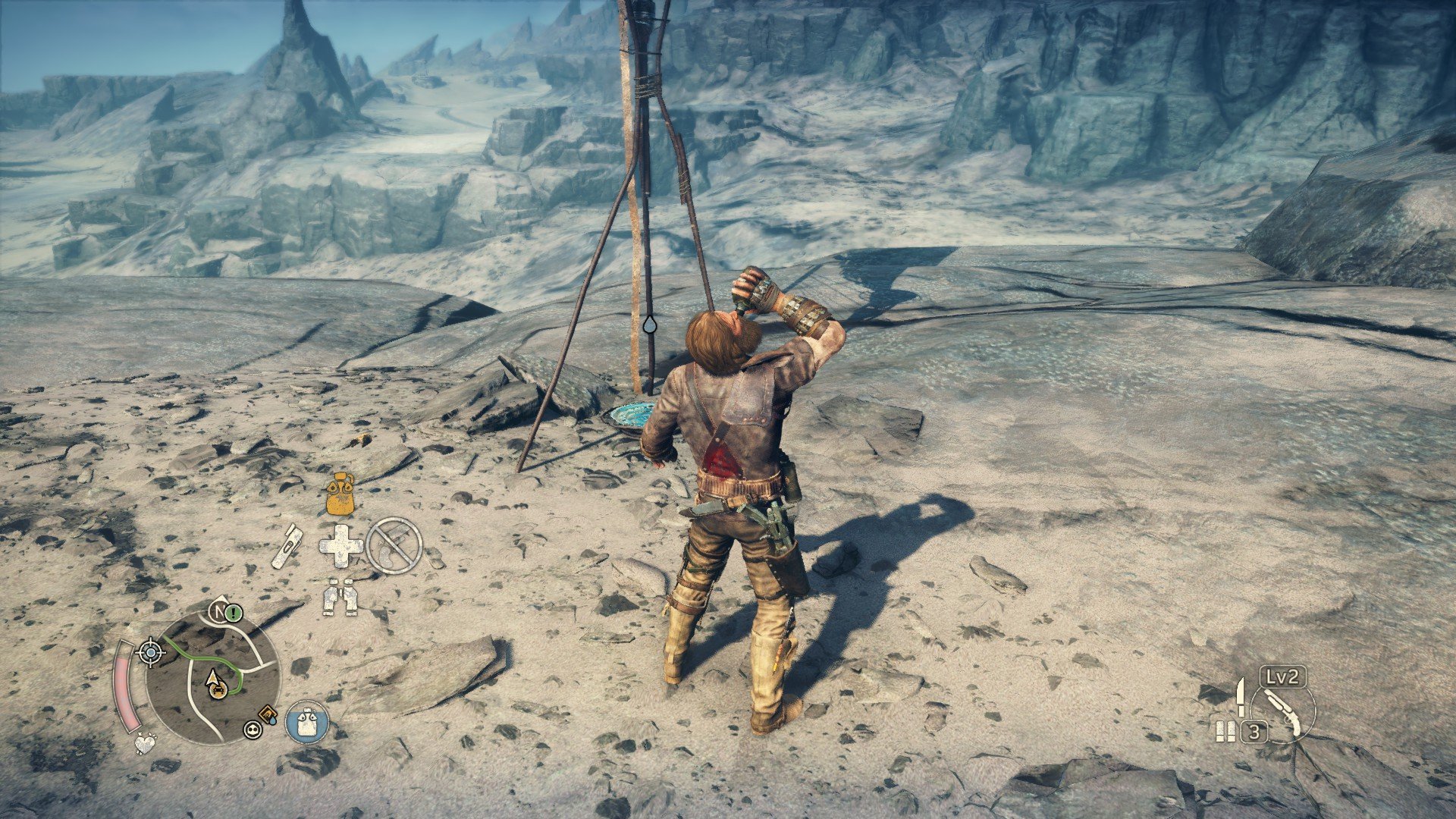Select the green exclamation objective marker
The width and height of the screenshot is (1456, 819).
tap(234, 611)
